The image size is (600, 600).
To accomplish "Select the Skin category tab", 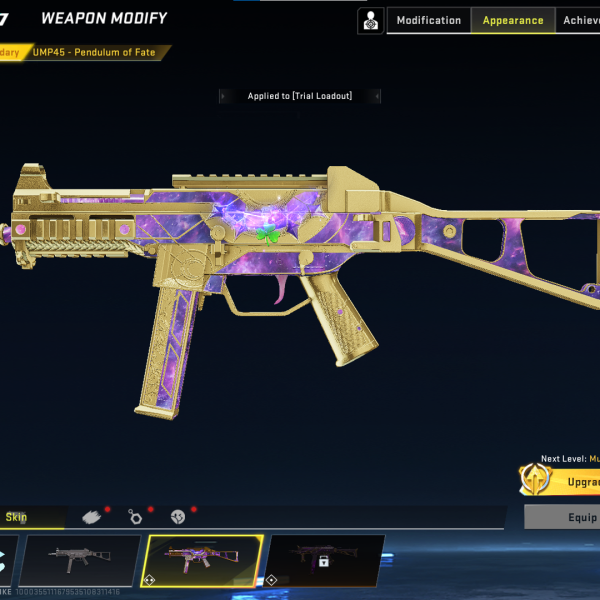I will pyautogui.click(x=17, y=517).
